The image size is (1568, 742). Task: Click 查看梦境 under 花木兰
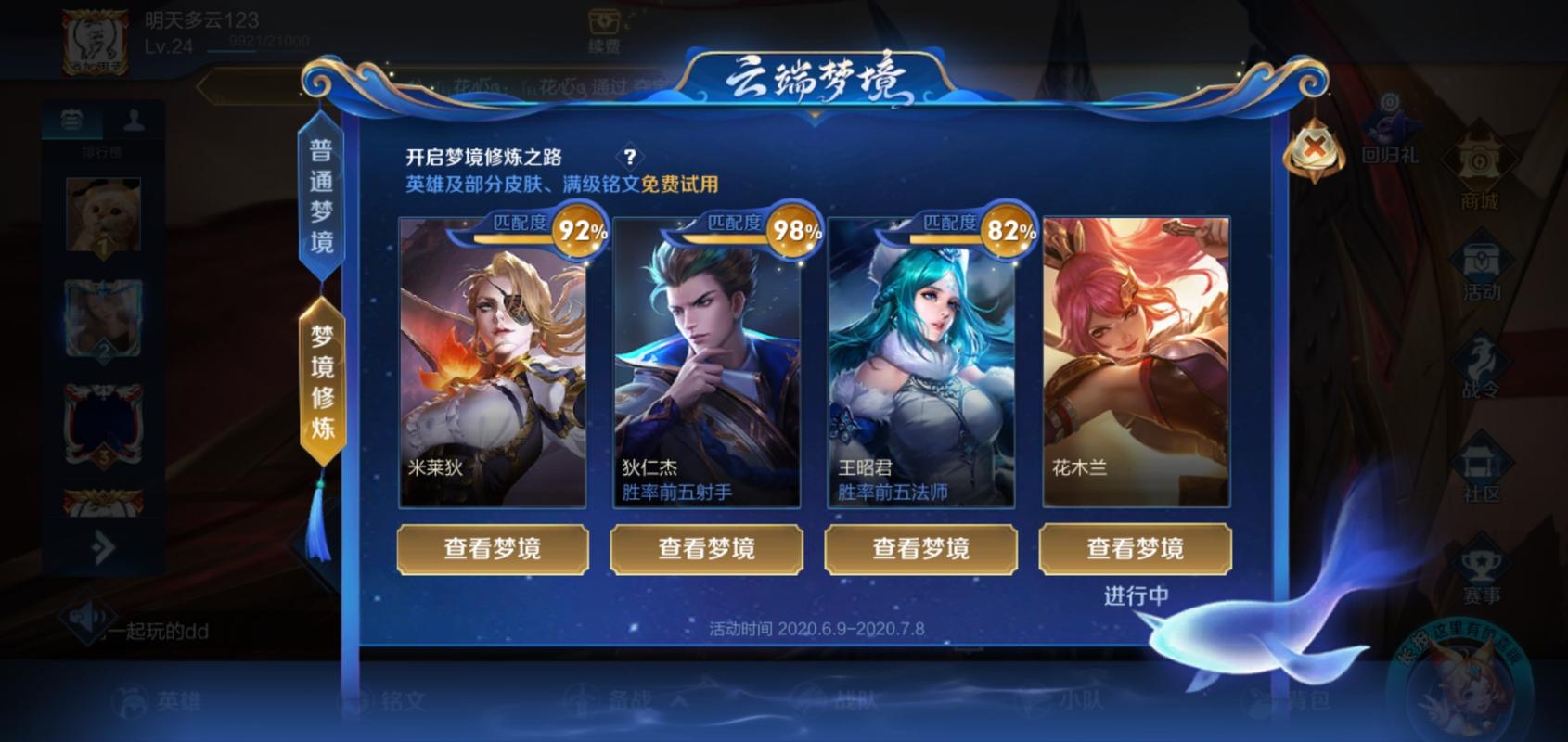coord(1137,549)
